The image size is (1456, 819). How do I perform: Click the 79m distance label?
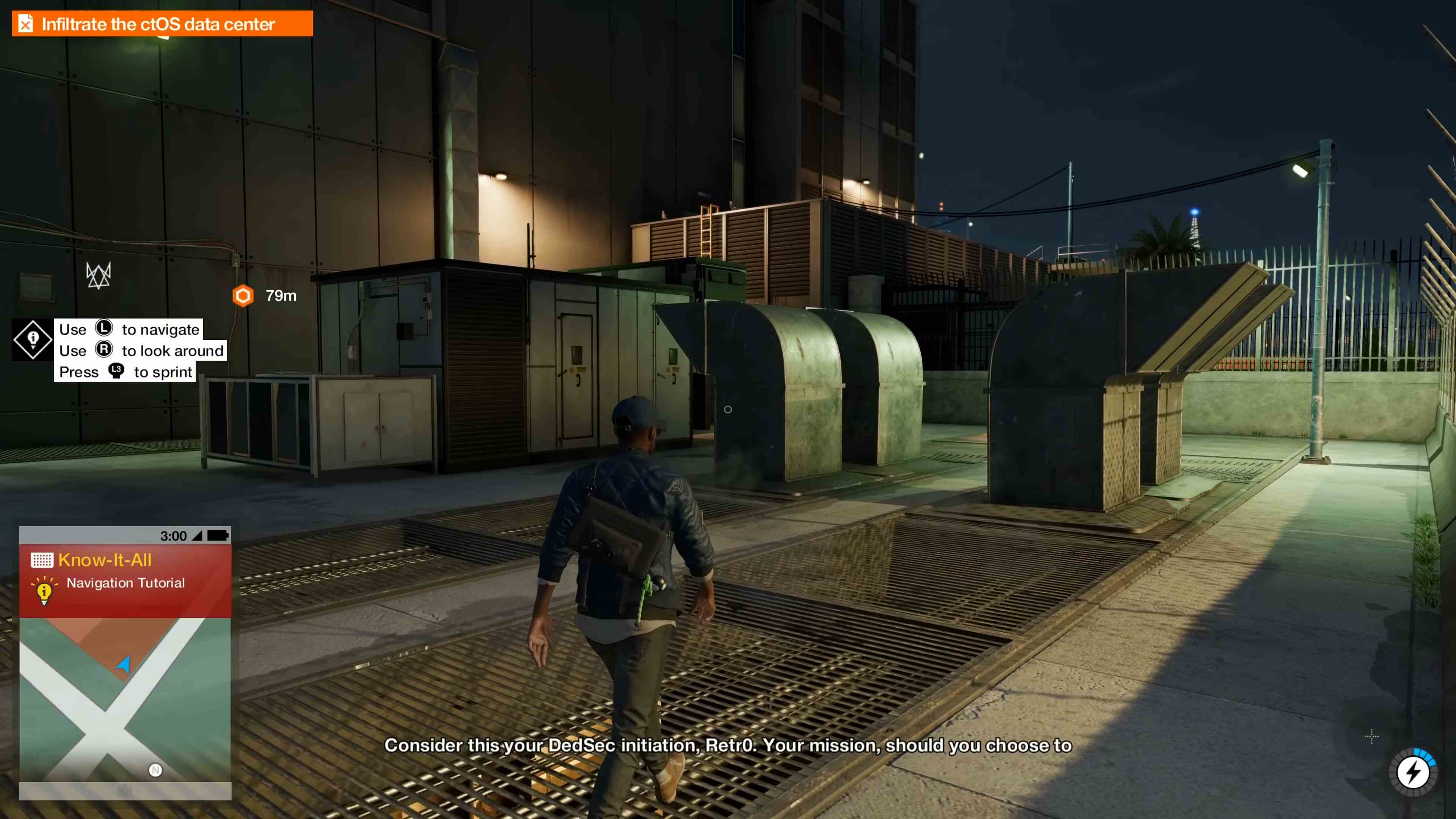coord(281,296)
